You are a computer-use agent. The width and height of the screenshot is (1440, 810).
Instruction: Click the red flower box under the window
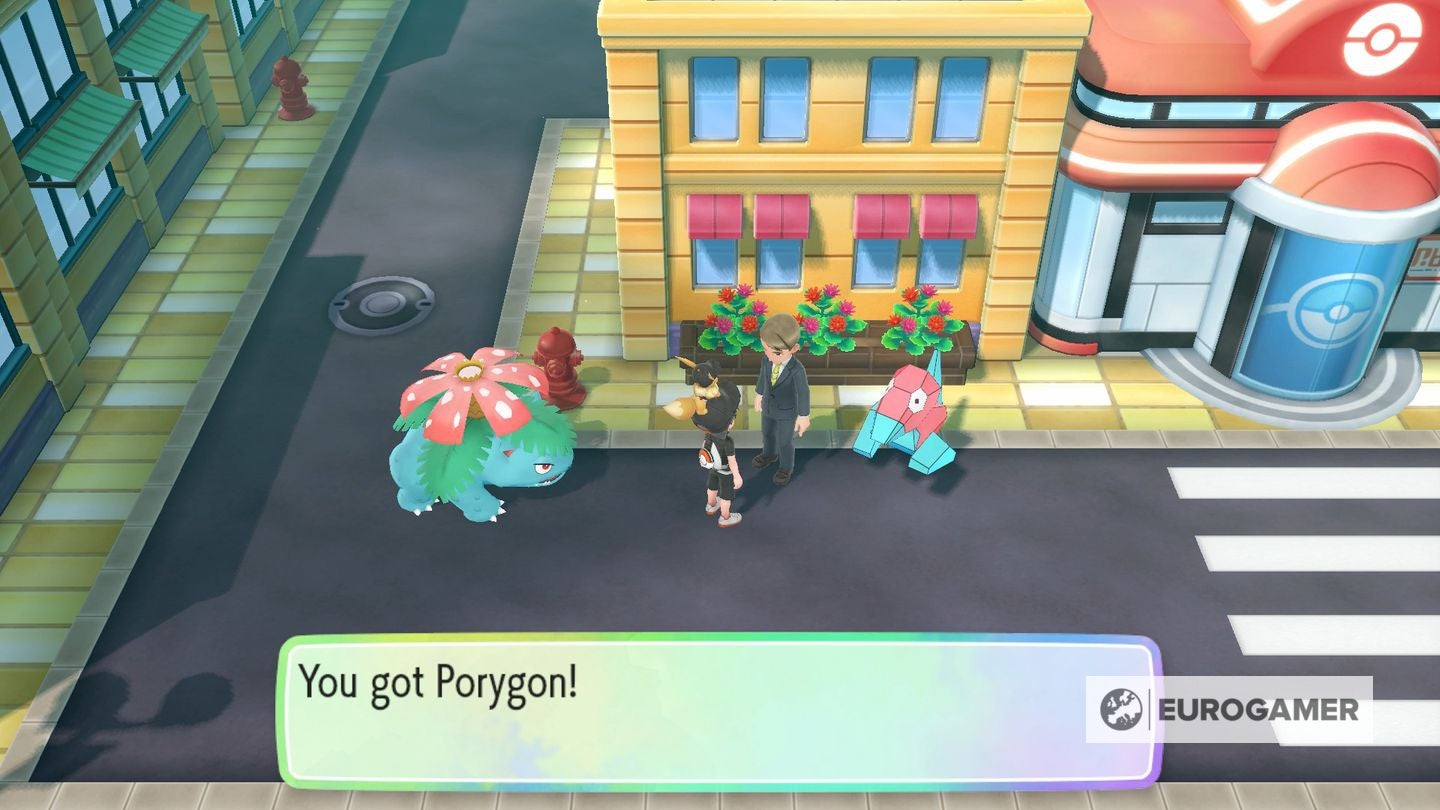(x=830, y=330)
